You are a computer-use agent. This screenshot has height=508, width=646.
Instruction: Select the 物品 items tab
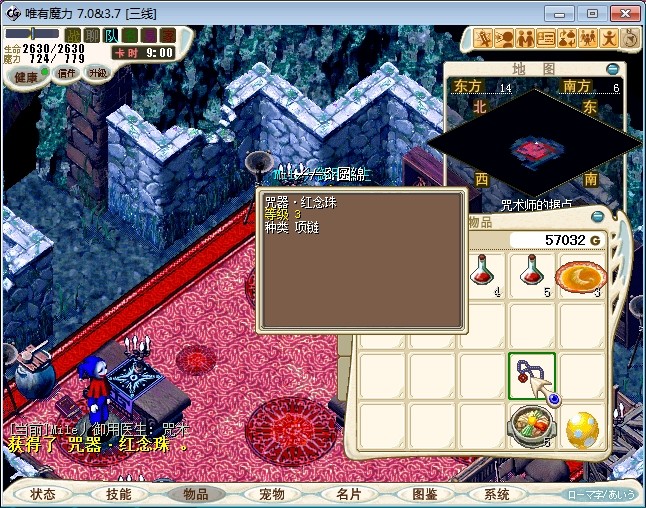tap(195, 494)
